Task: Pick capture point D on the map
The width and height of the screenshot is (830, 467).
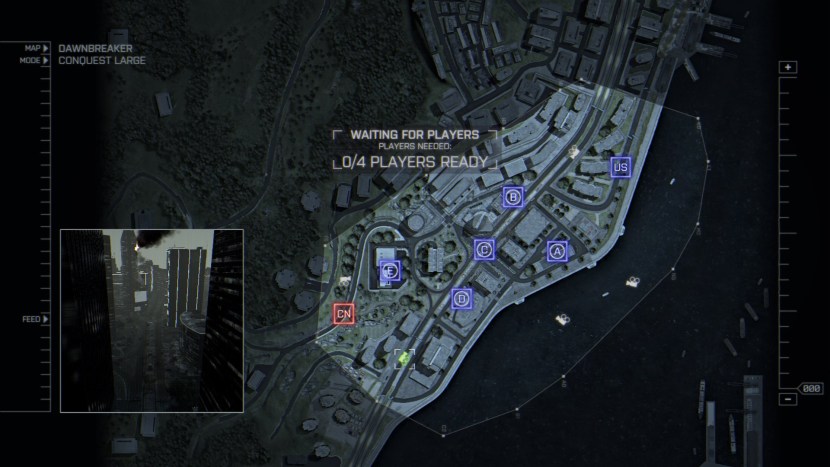Action: [x=461, y=298]
